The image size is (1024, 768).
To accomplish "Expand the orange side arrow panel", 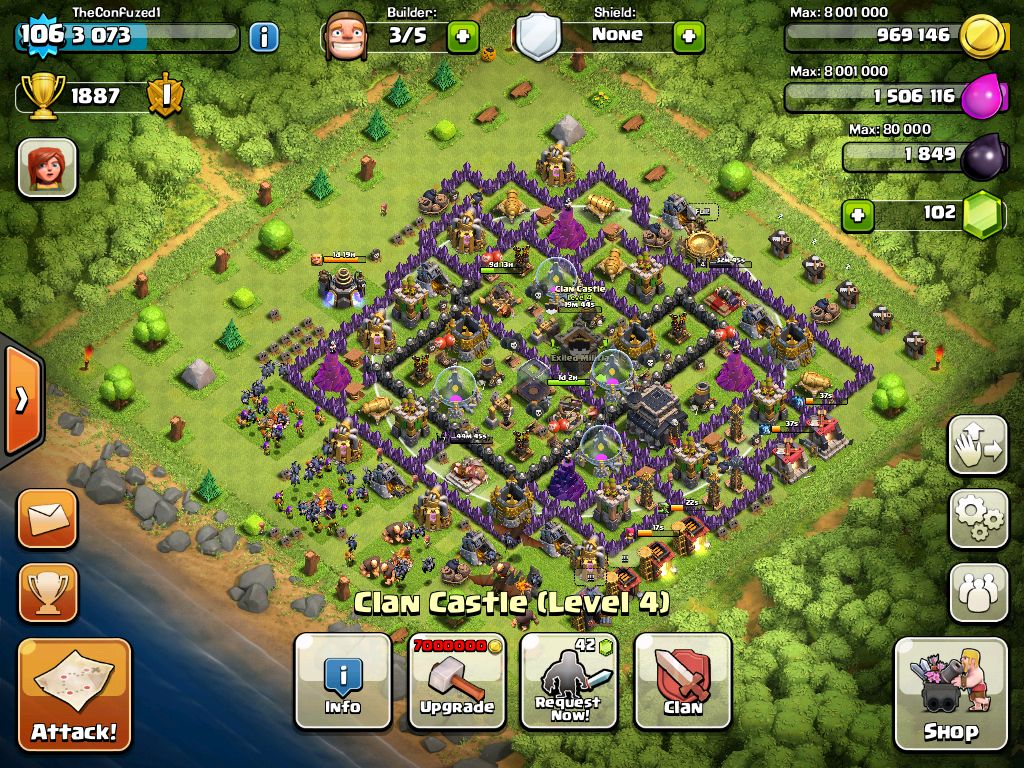I will [20, 400].
